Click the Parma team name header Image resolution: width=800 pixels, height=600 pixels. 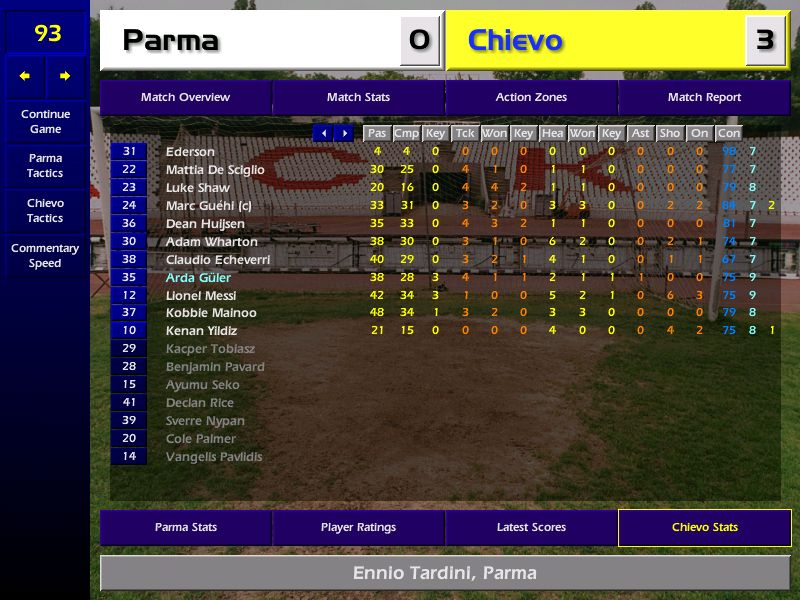click(x=170, y=41)
